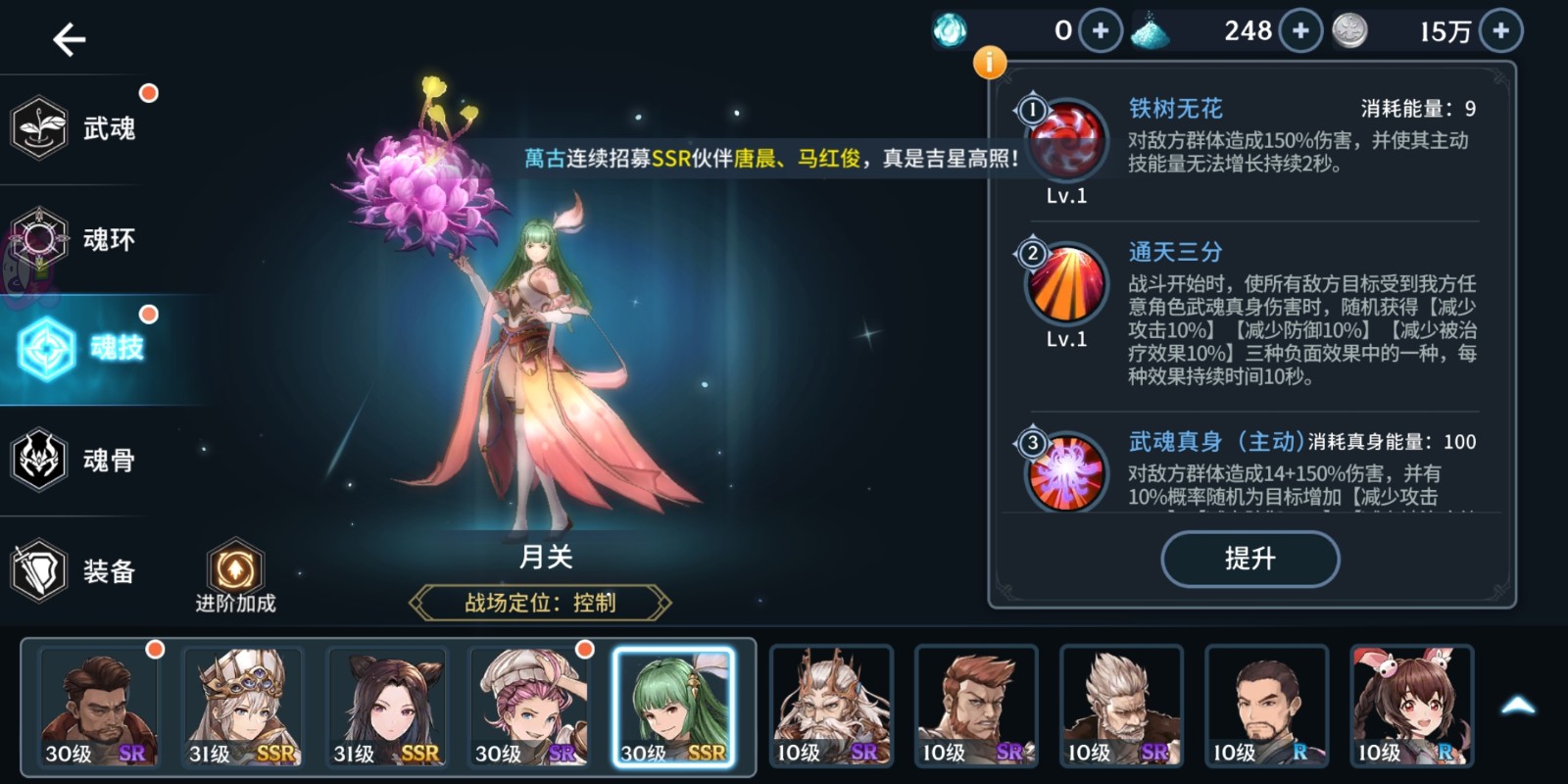Collapse the character list with the up chevron
1568x784 pixels.
1519,704
